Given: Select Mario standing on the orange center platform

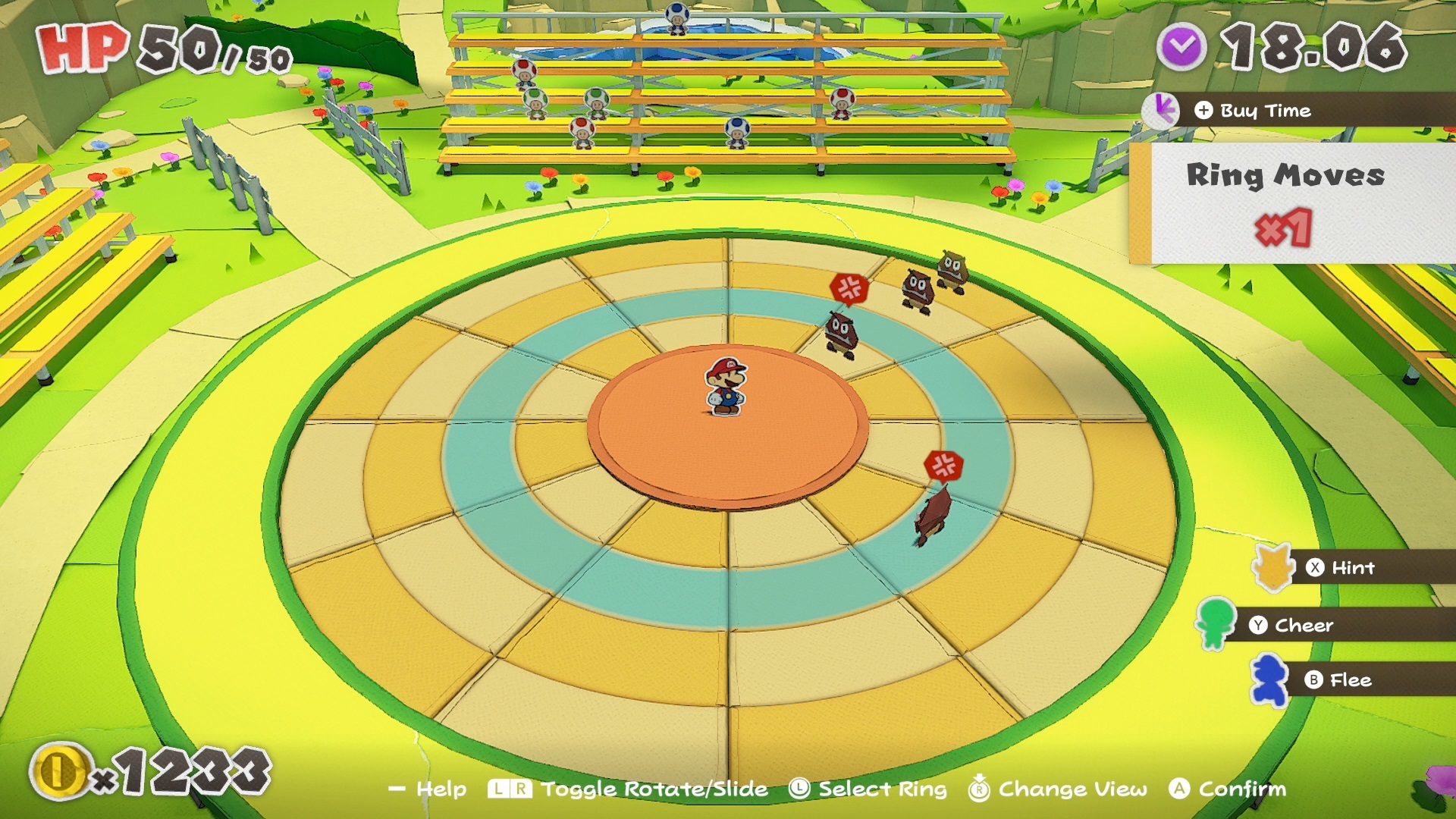Looking at the screenshot, I should (727, 387).
